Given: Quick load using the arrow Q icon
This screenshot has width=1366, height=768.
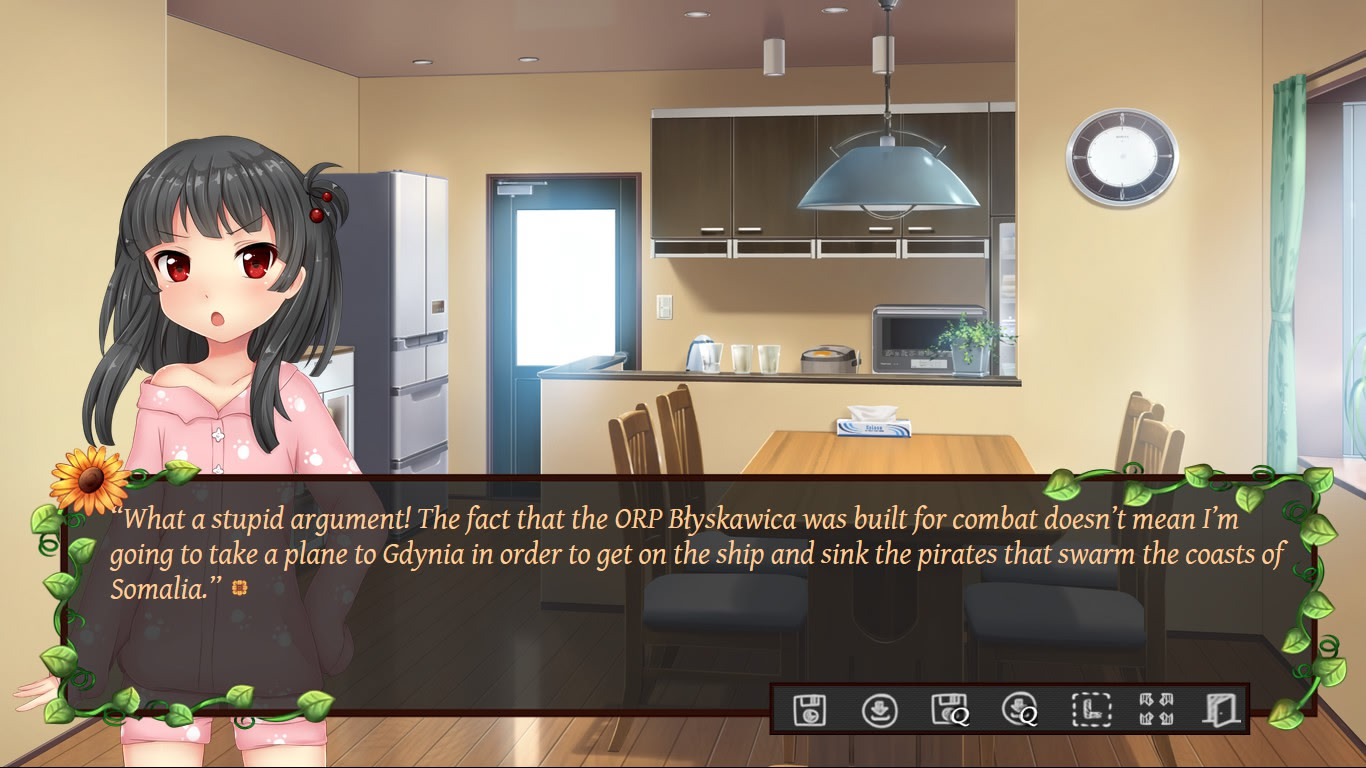Looking at the screenshot, I should coord(1019,710).
